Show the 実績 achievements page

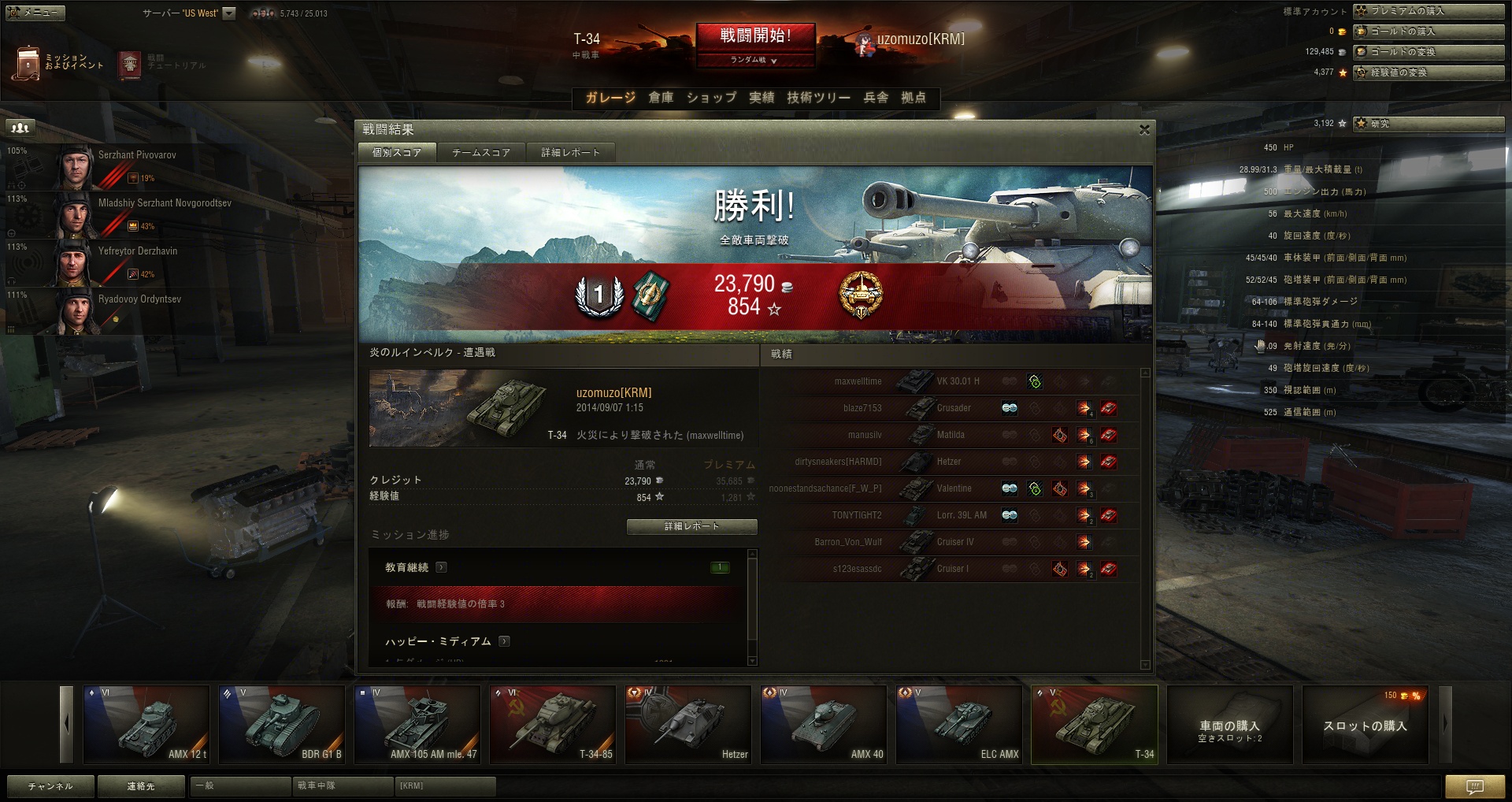coord(761,98)
